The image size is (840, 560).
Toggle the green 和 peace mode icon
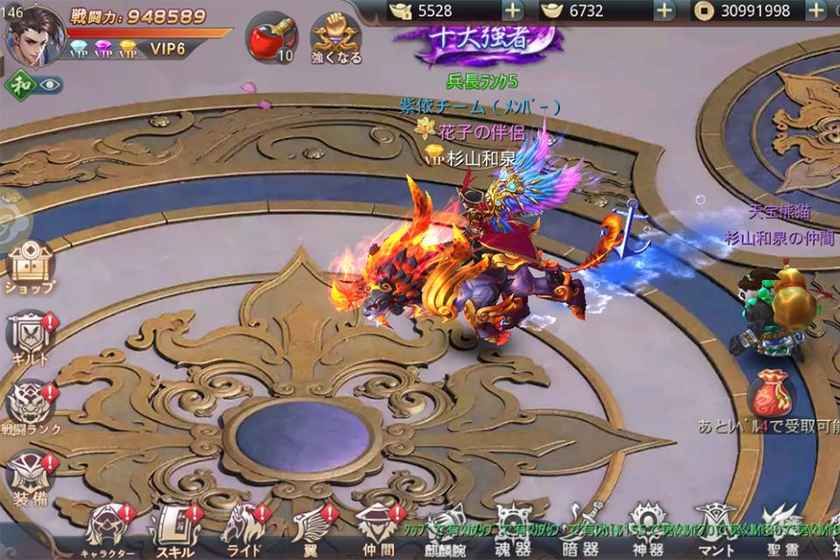click(x=19, y=85)
